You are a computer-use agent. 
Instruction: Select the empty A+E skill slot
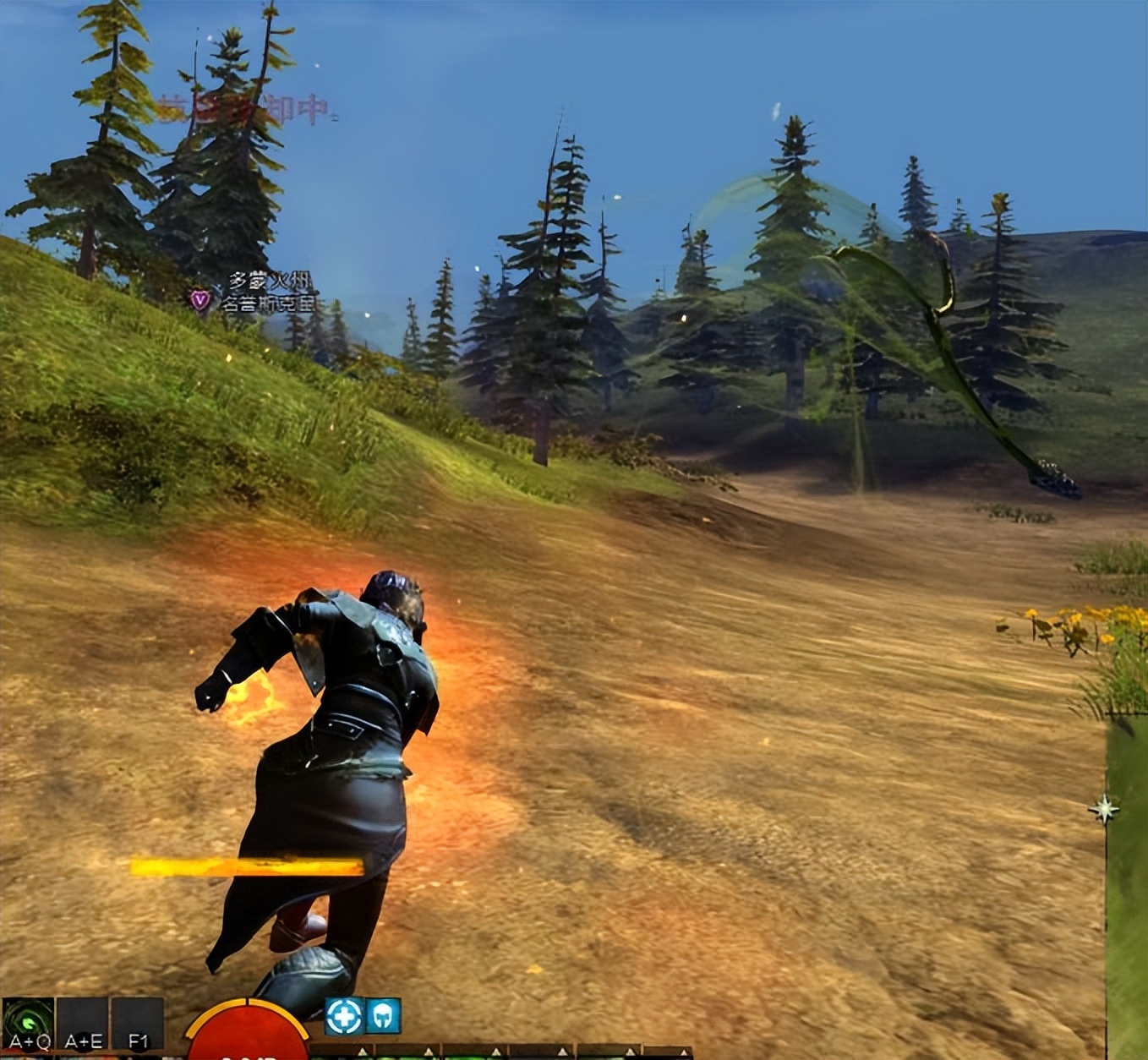tap(83, 1024)
